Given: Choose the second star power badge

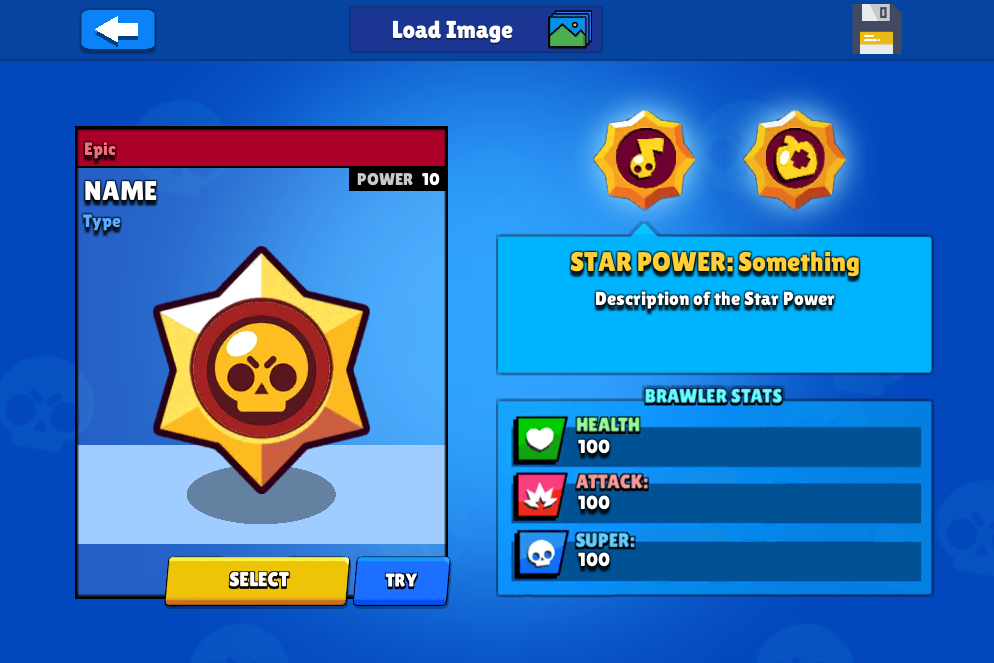Looking at the screenshot, I should [x=794, y=159].
